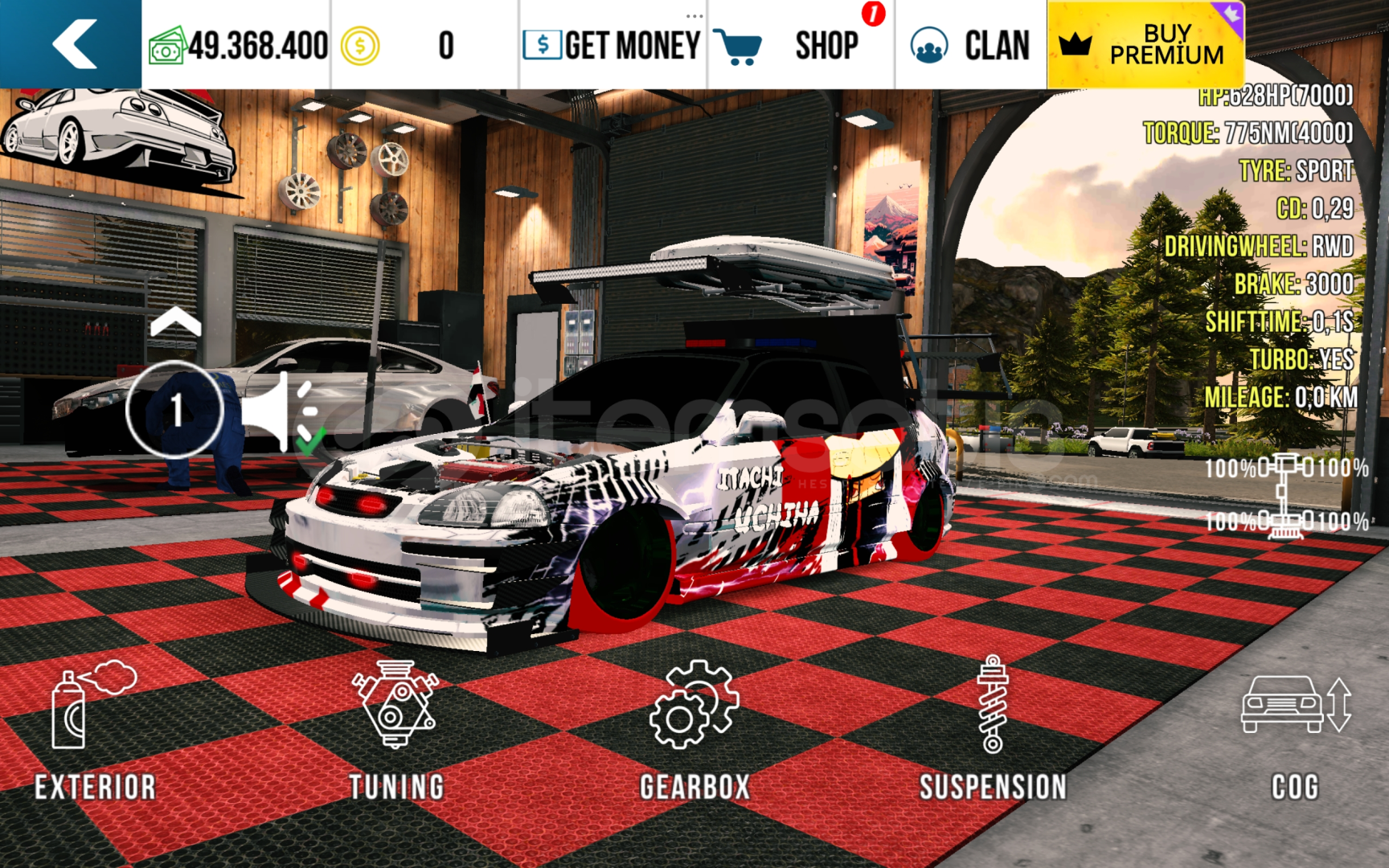The height and width of the screenshot is (868, 1389).
Task: Tap the Buy Premium banner
Action: [1145, 45]
